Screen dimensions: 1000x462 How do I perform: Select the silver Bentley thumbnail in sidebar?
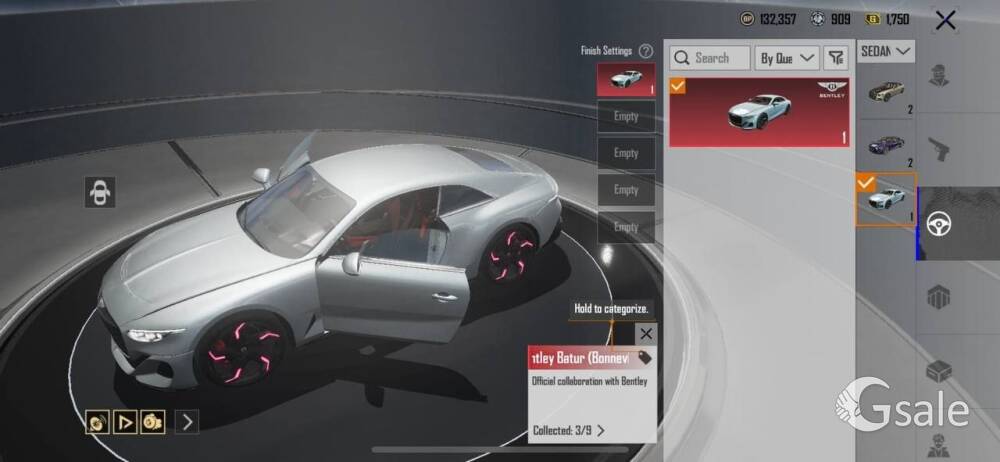tap(886, 199)
